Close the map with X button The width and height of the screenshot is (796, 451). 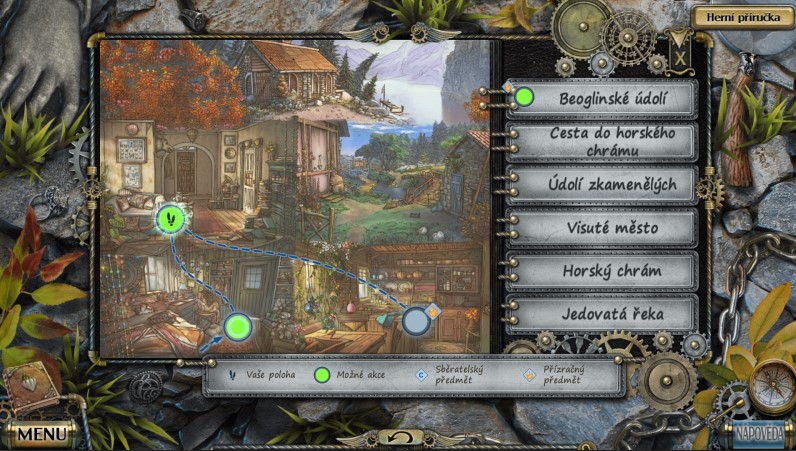[680, 57]
